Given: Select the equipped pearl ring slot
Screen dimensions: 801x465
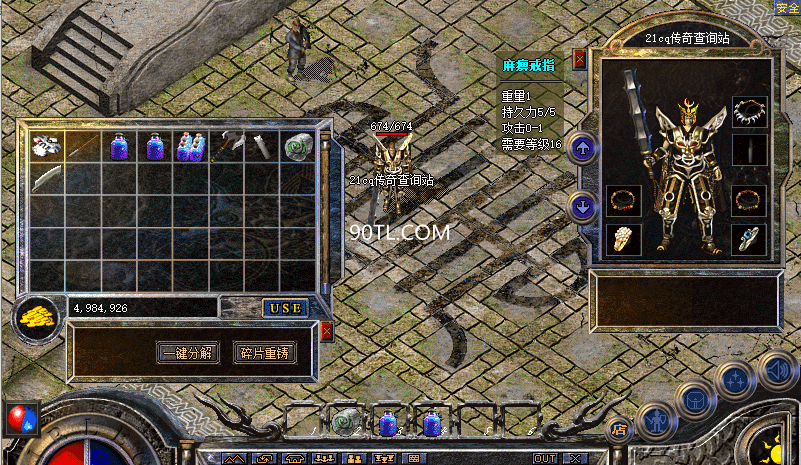Looking at the screenshot, I should (622, 239).
